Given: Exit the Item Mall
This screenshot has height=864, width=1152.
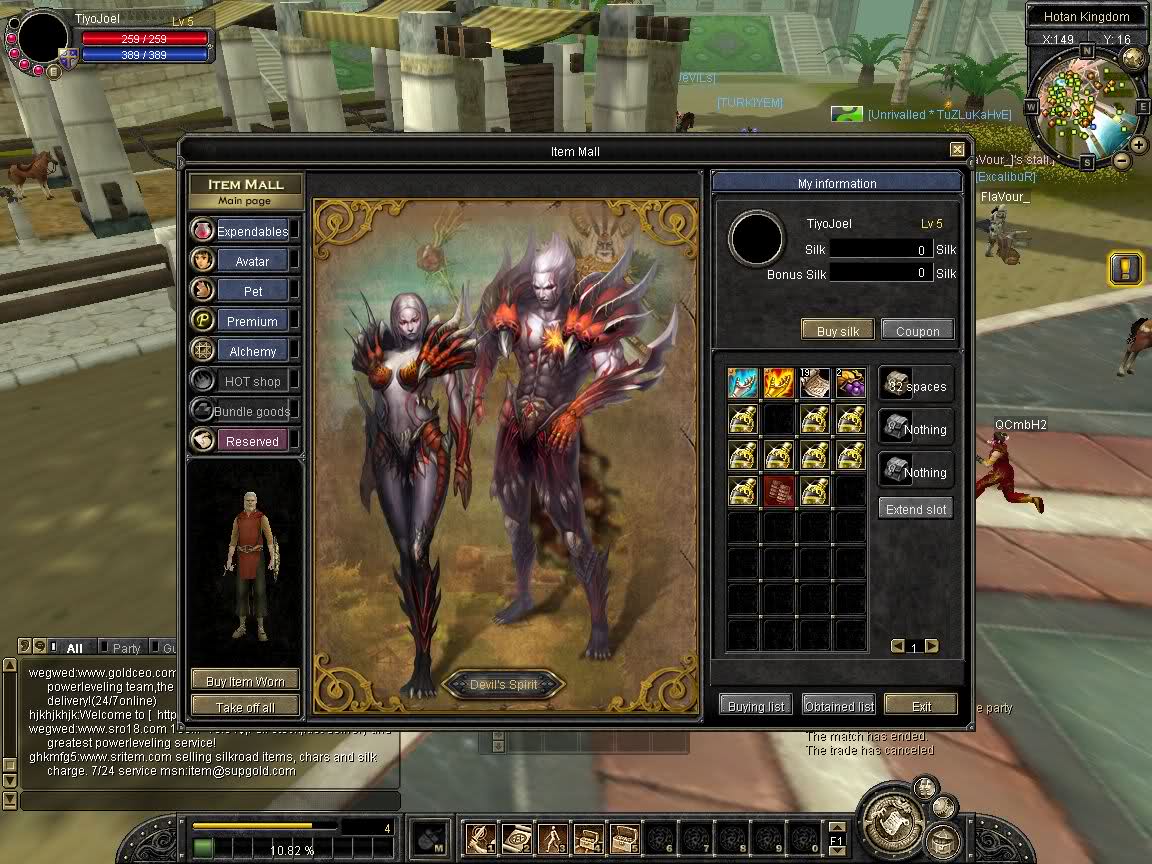Looking at the screenshot, I should coord(921,705).
